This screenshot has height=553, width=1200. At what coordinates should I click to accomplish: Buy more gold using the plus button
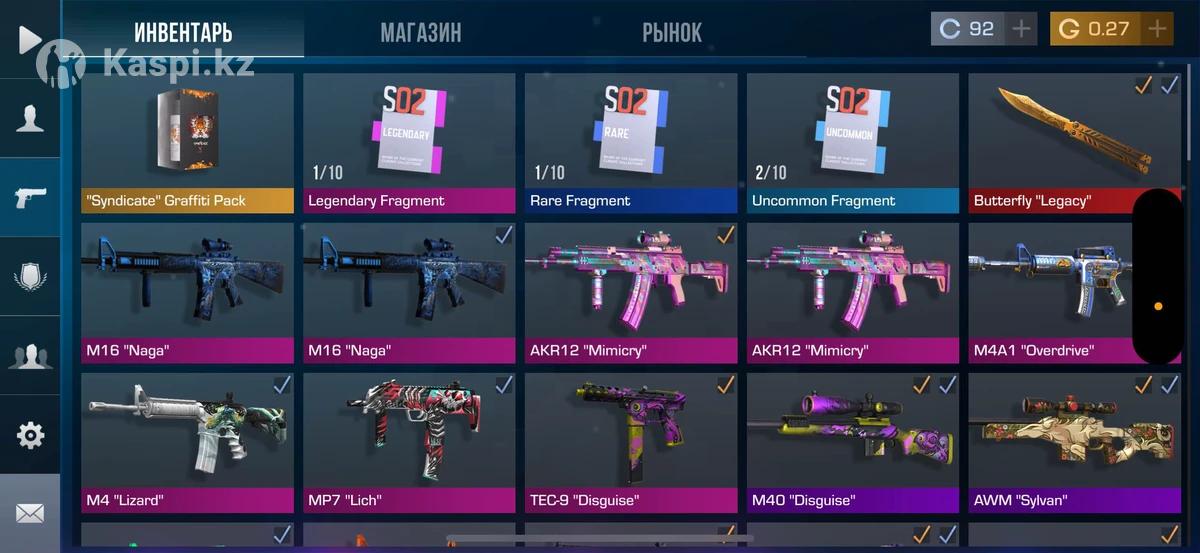click(1158, 29)
